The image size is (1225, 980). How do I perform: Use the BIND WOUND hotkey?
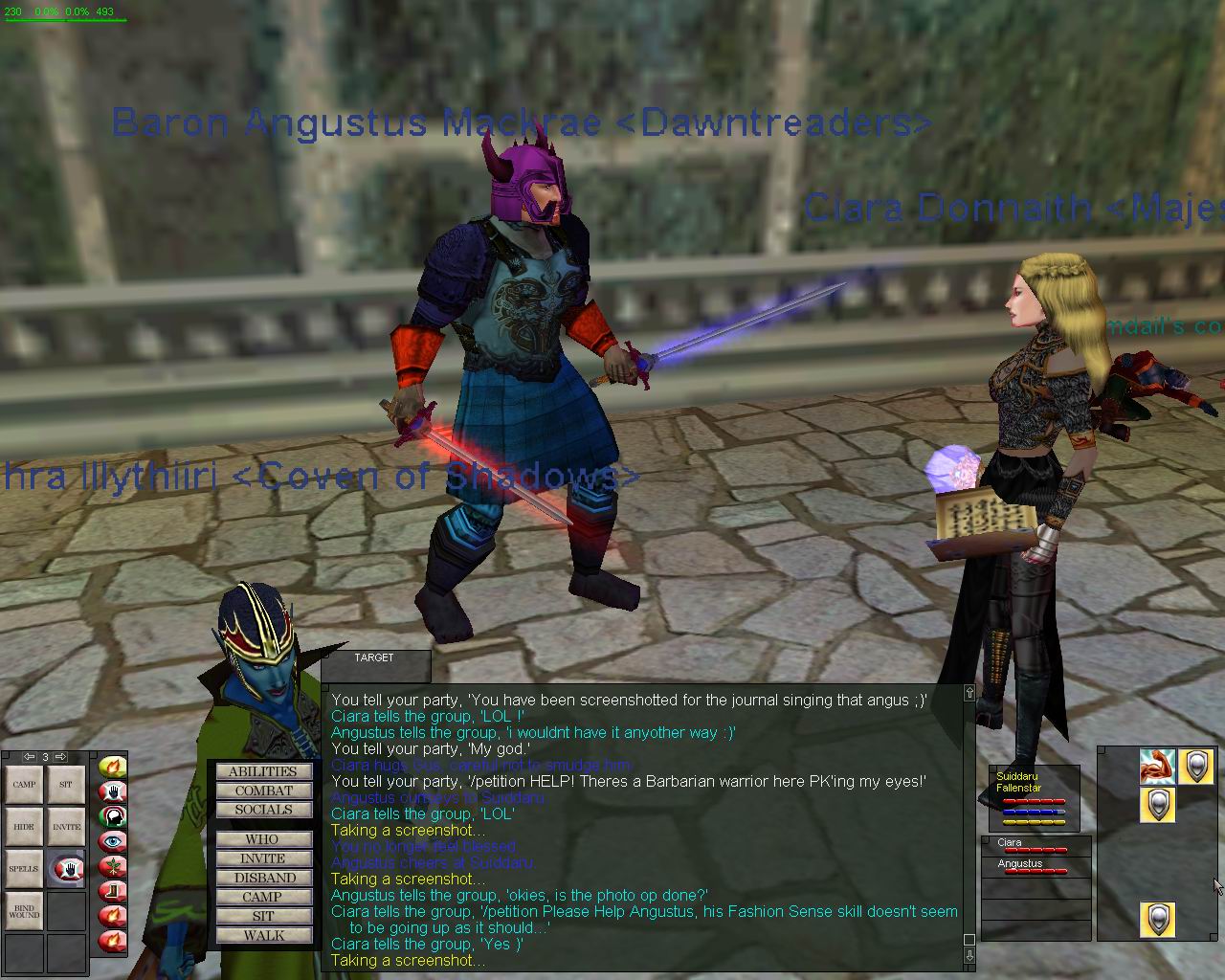[x=24, y=910]
